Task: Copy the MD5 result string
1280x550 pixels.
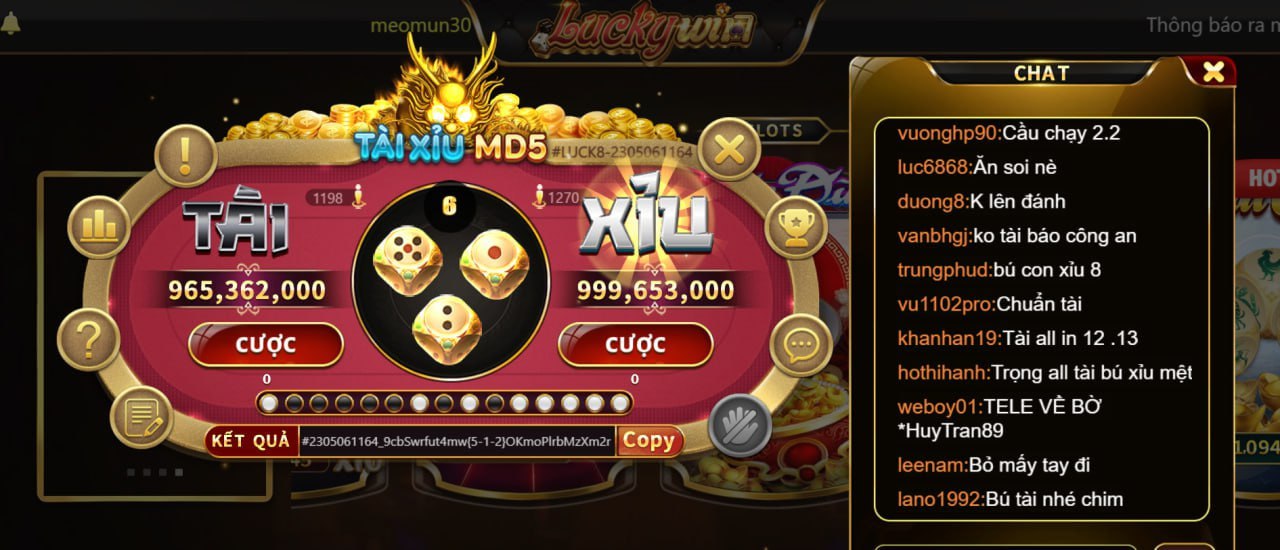Action: pos(649,441)
